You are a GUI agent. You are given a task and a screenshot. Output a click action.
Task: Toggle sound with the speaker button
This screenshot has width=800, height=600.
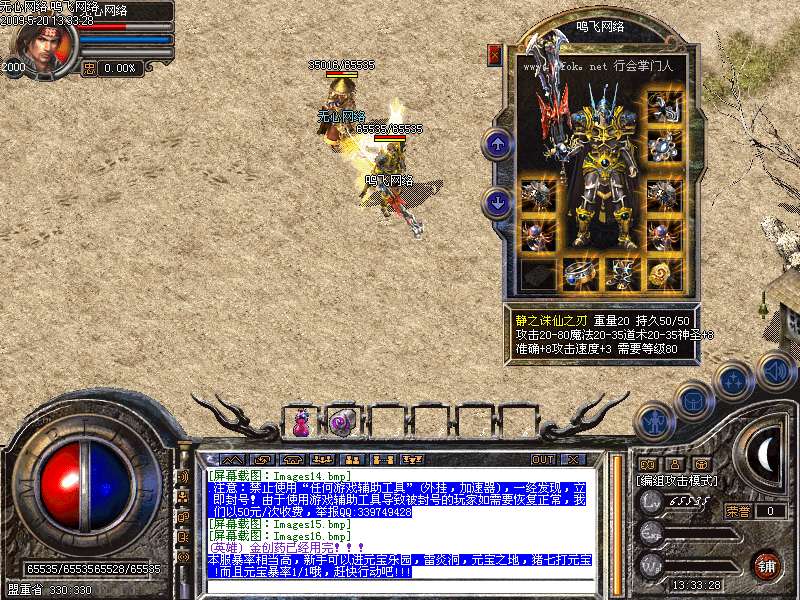pos(775,371)
